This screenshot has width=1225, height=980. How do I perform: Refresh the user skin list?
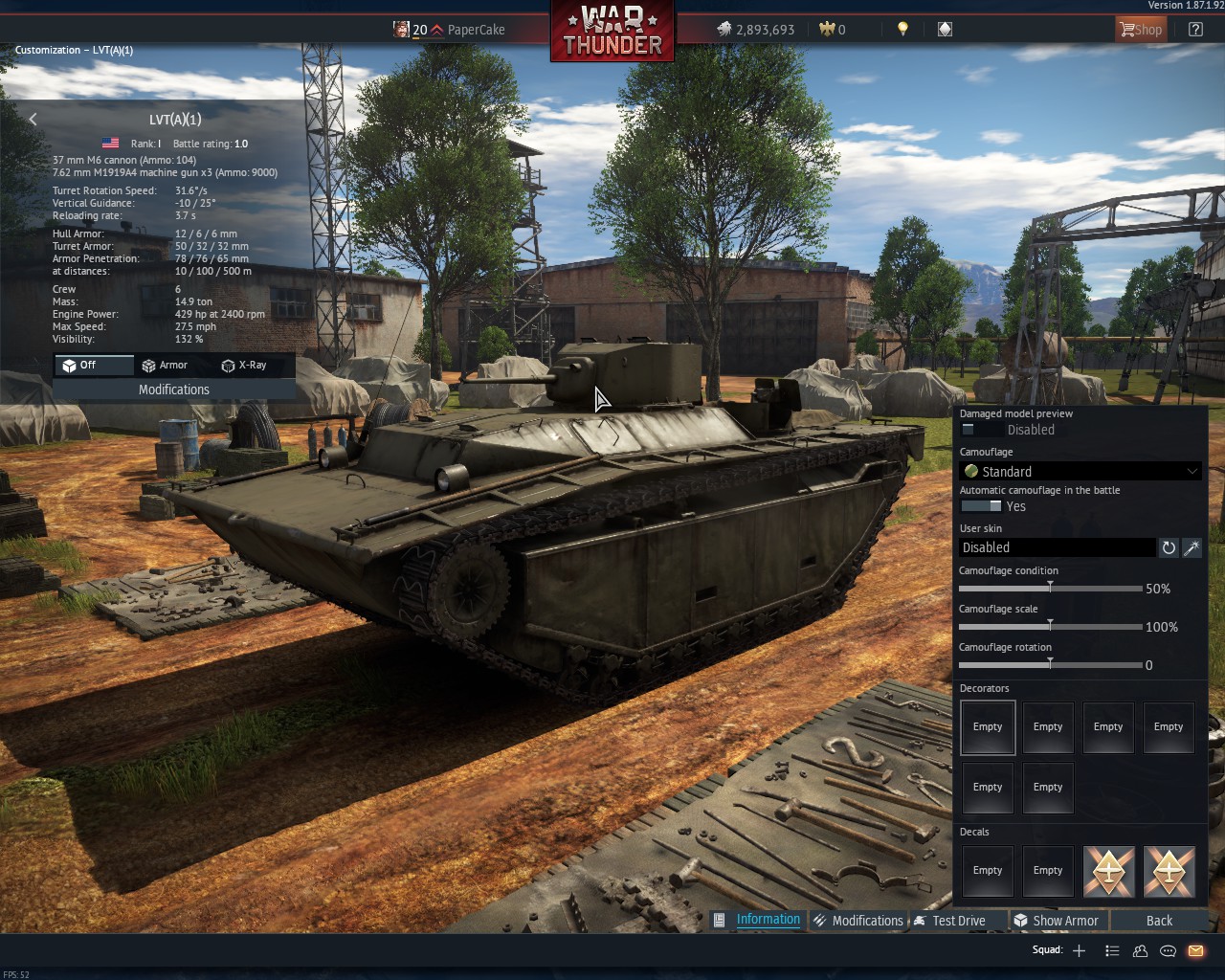coord(1169,547)
